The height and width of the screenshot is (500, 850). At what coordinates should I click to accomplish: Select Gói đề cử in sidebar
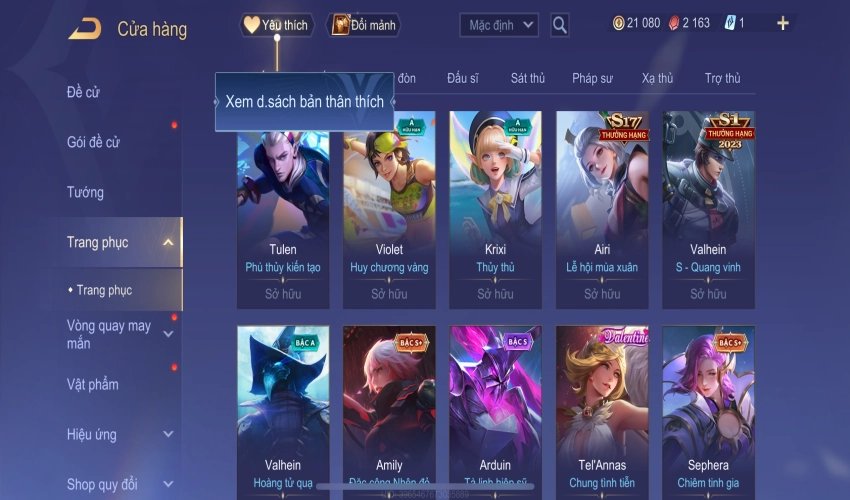tap(93, 142)
